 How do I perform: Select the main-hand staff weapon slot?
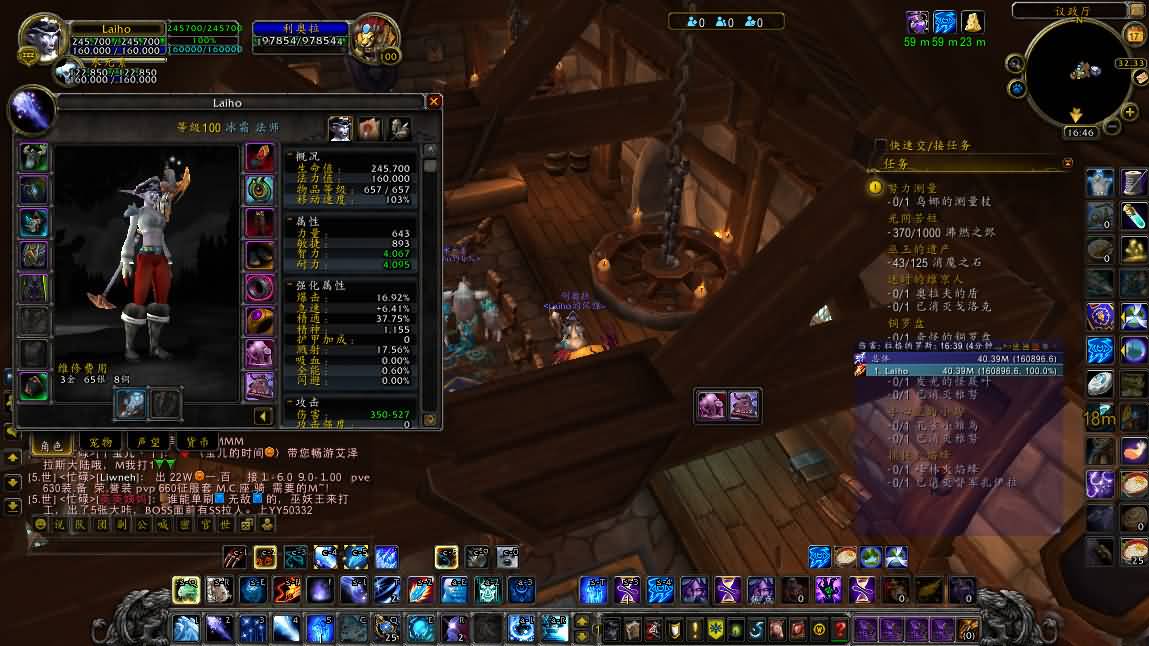pos(133,404)
